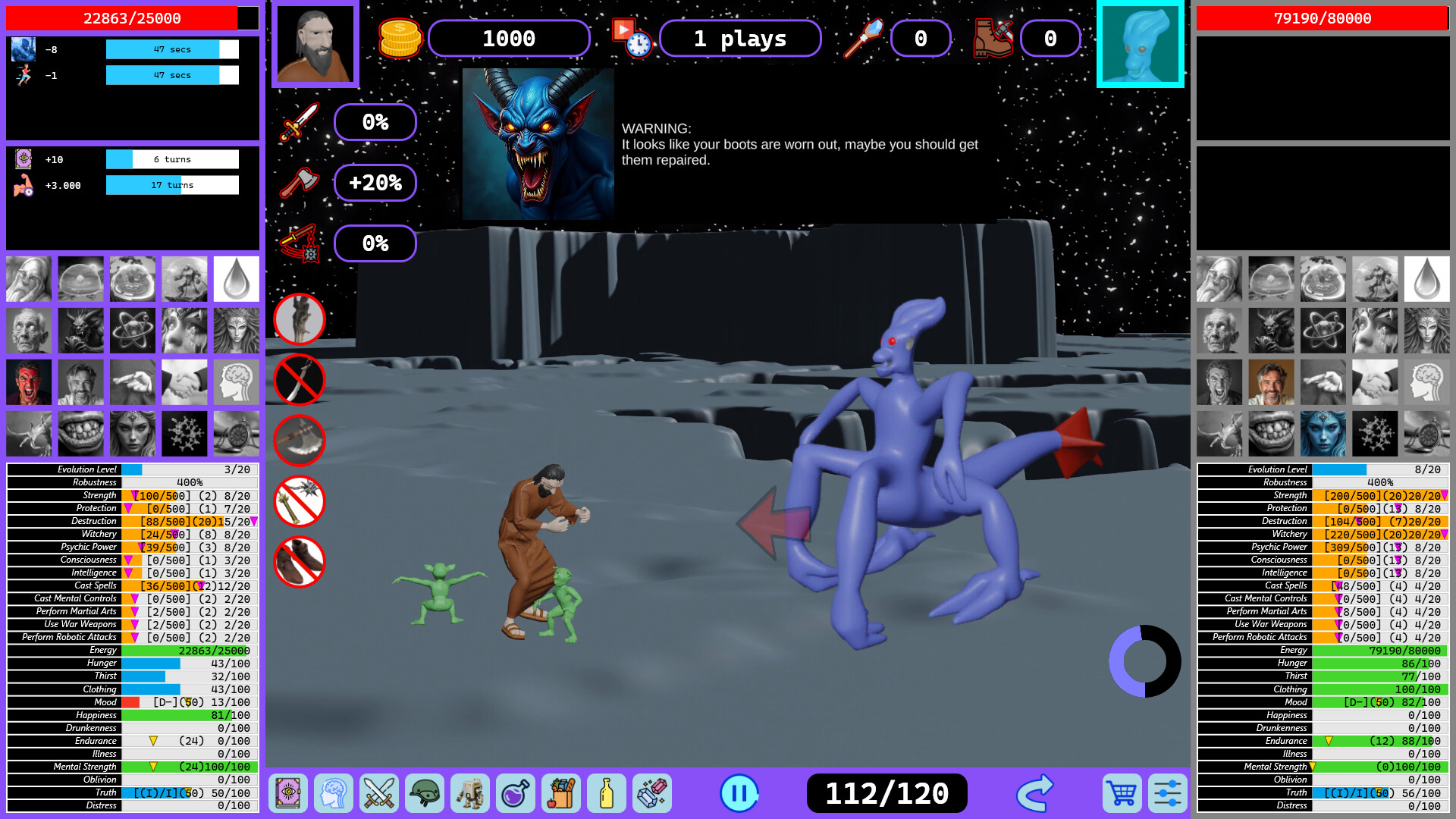Open the mind stats brain panel

point(334,793)
